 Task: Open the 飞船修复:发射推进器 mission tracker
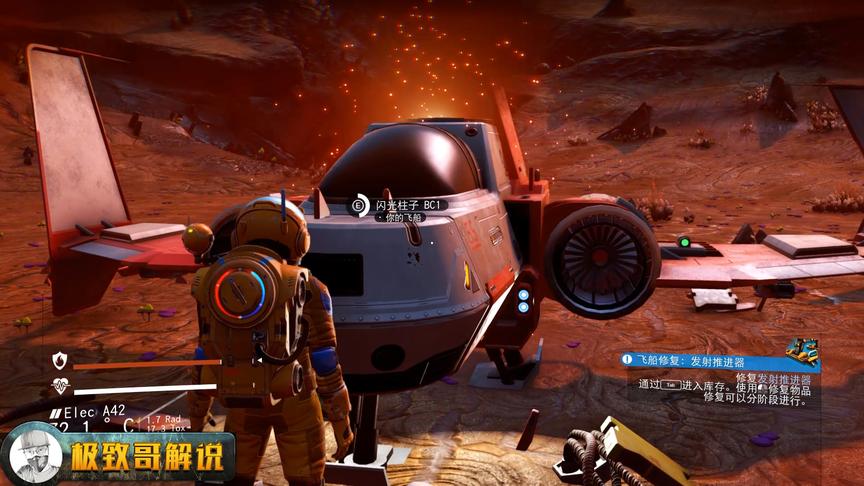tap(698, 360)
